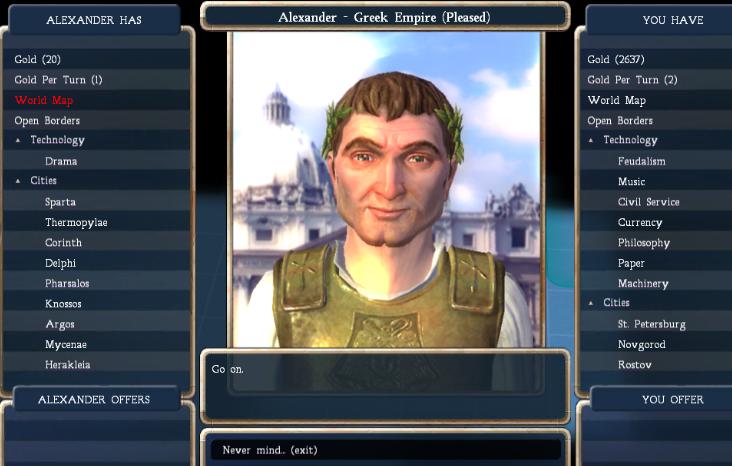
Task: Ask for the city of Sparta
Action: pyautogui.click(x=60, y=202)
